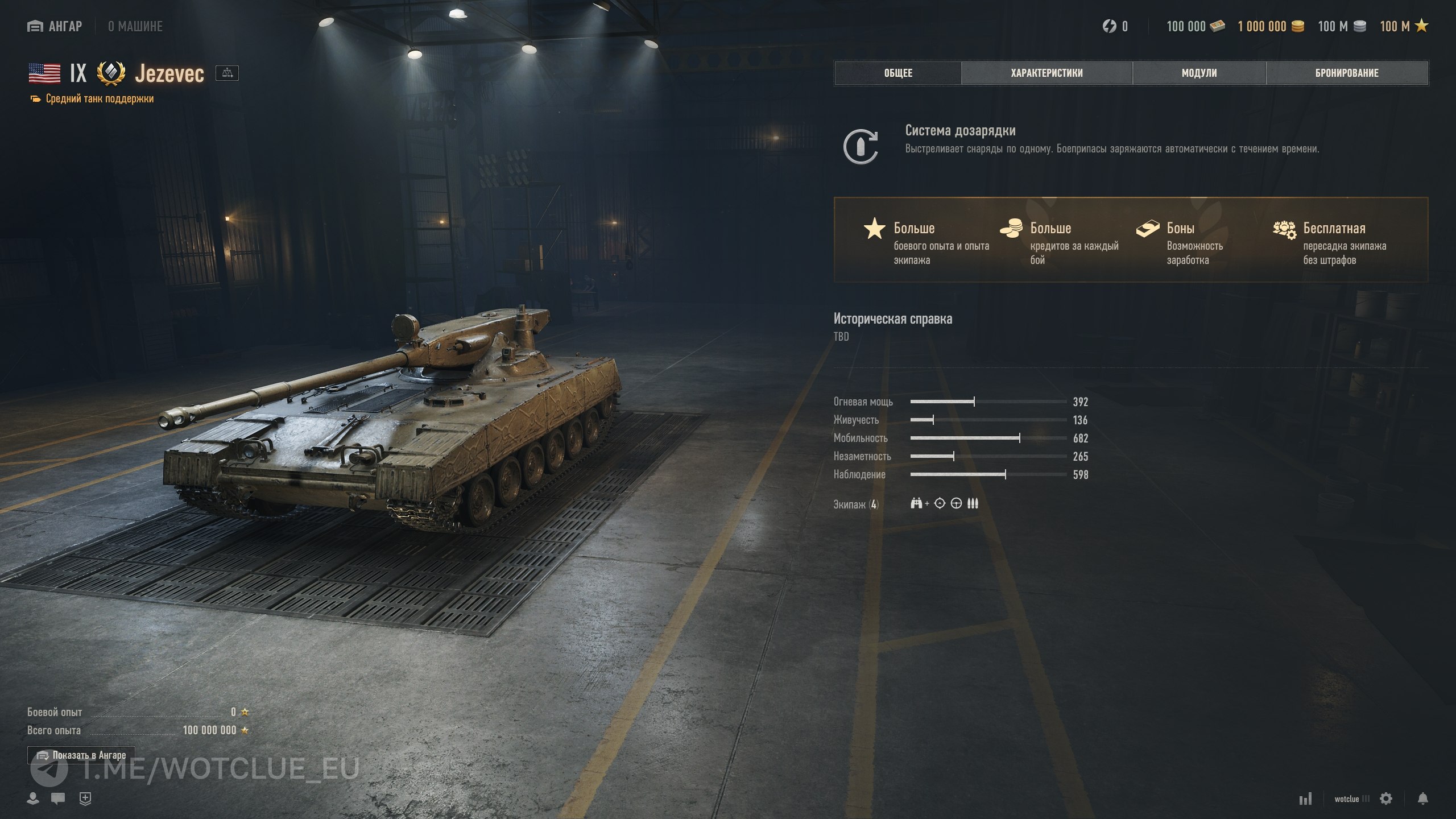Open the player profile silhouette icon
Viewport: 1456px width, 819px height.
pyautogui.click(x=33, y=798)
